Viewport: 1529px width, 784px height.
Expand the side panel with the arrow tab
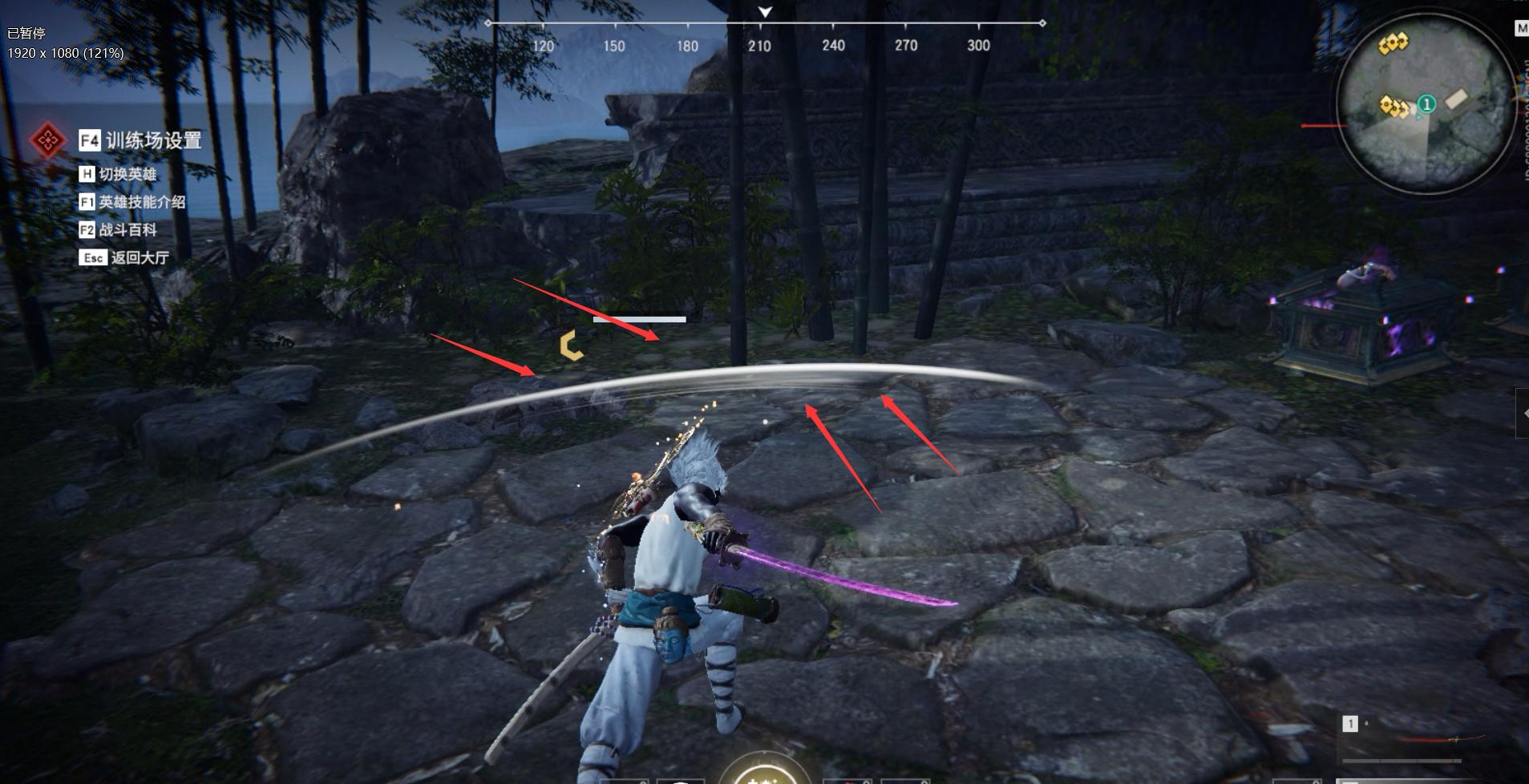tap(1522, 414)
